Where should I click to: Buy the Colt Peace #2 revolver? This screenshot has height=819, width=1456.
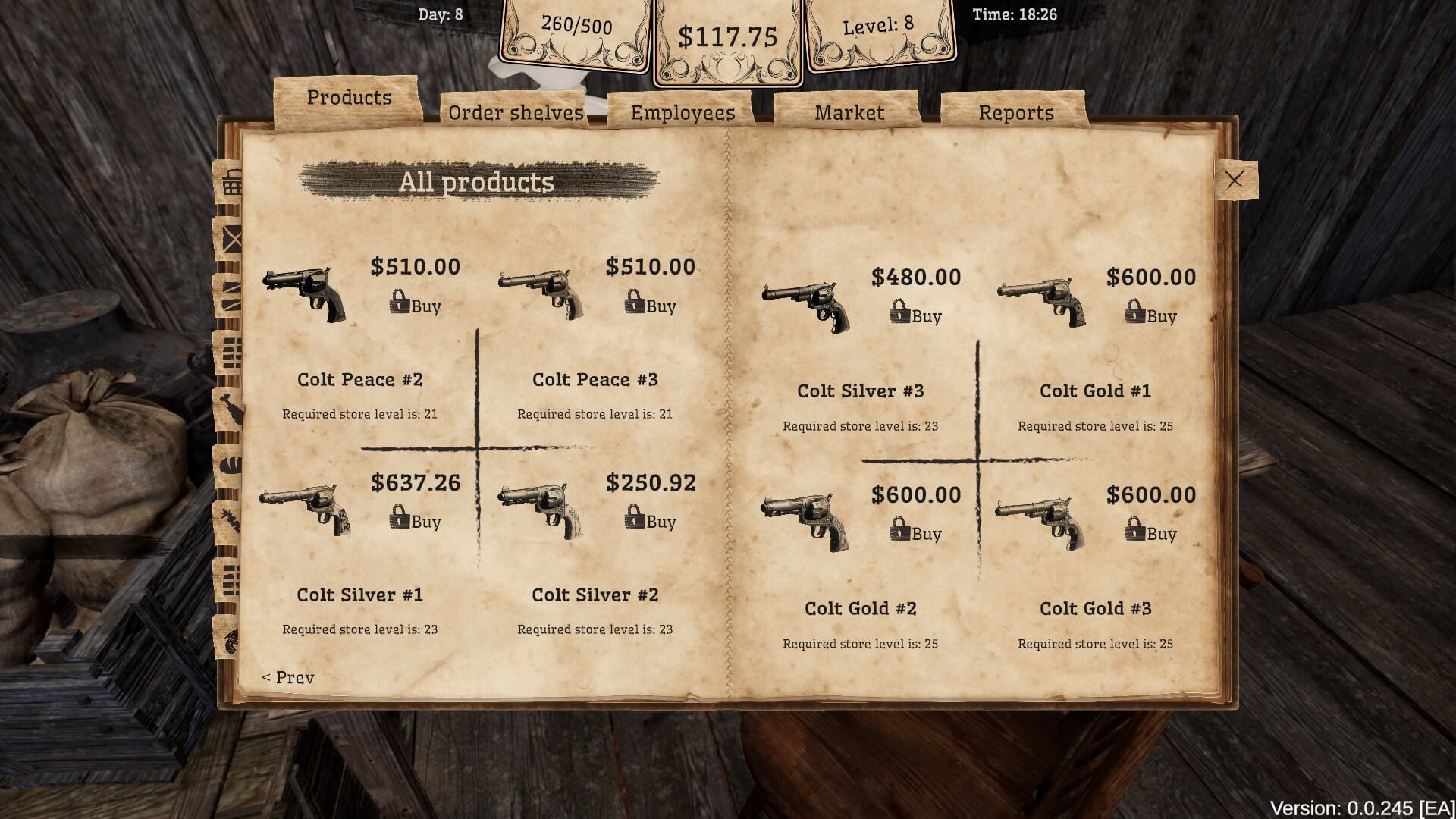tap(416, 305)
